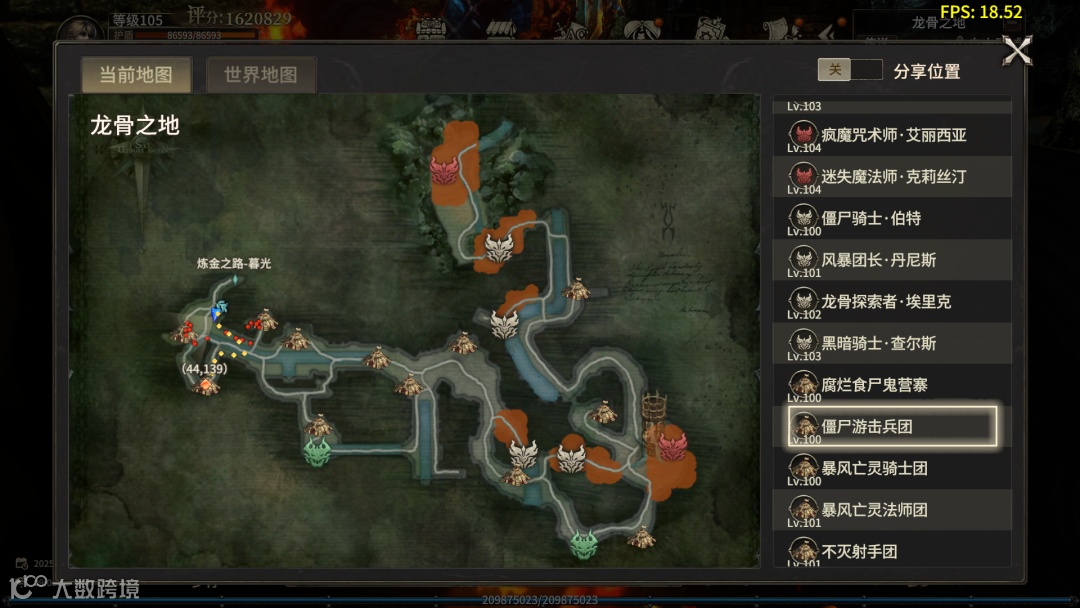Screen dimensions: 1080x608
Task: Close the map window
Action: click(1017, 51)
